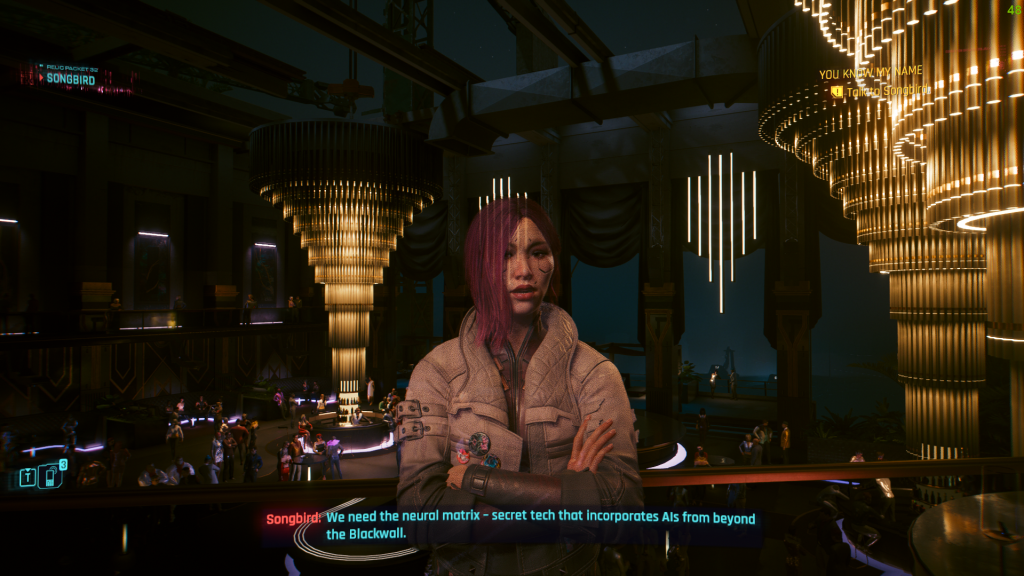Open the phone messages icon
This screenshot has width=1024, height=576.
pyautogui.click(x=50, y=476)
